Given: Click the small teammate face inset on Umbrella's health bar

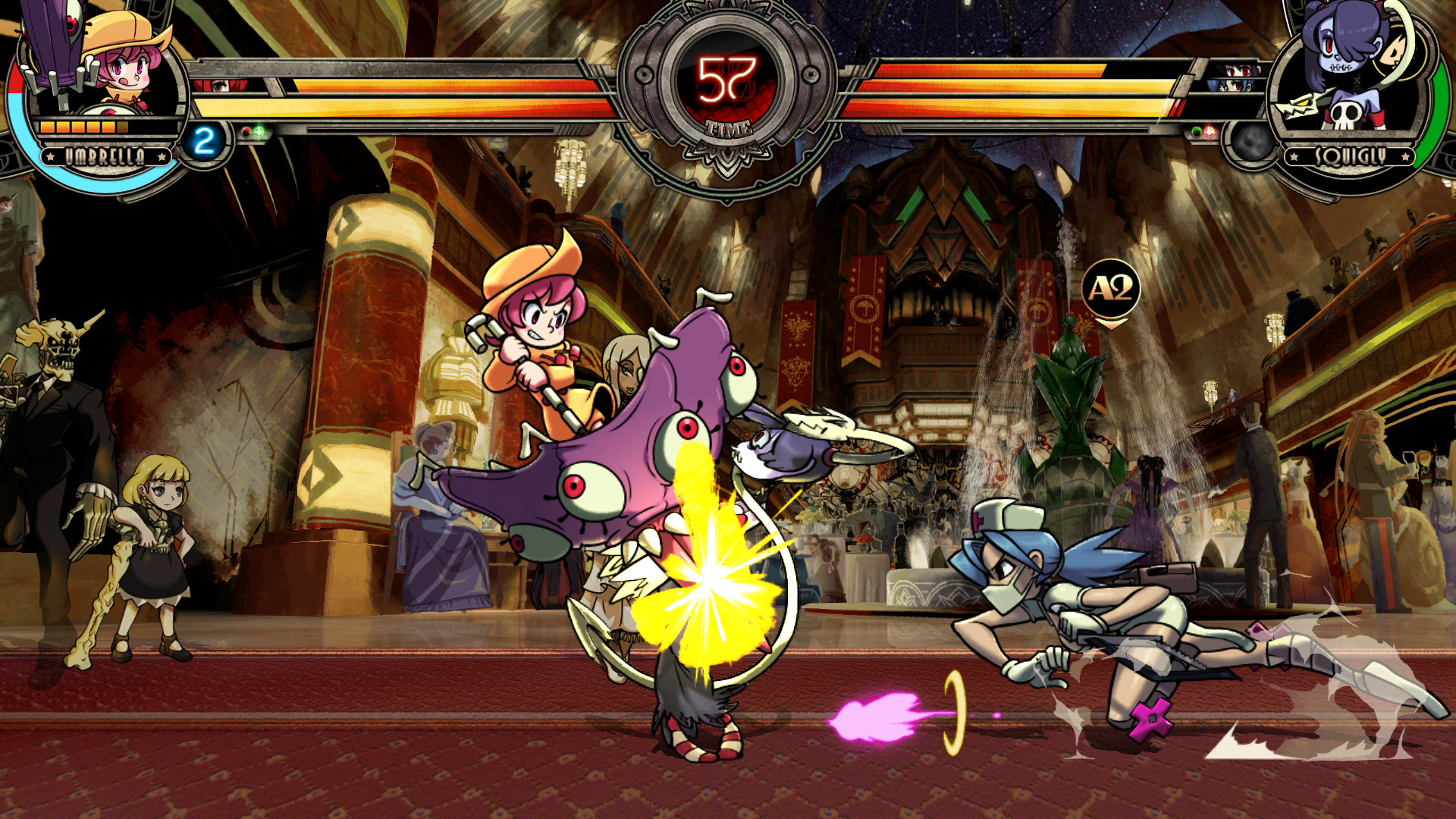Looking at the screenshot, I should 221,86.
